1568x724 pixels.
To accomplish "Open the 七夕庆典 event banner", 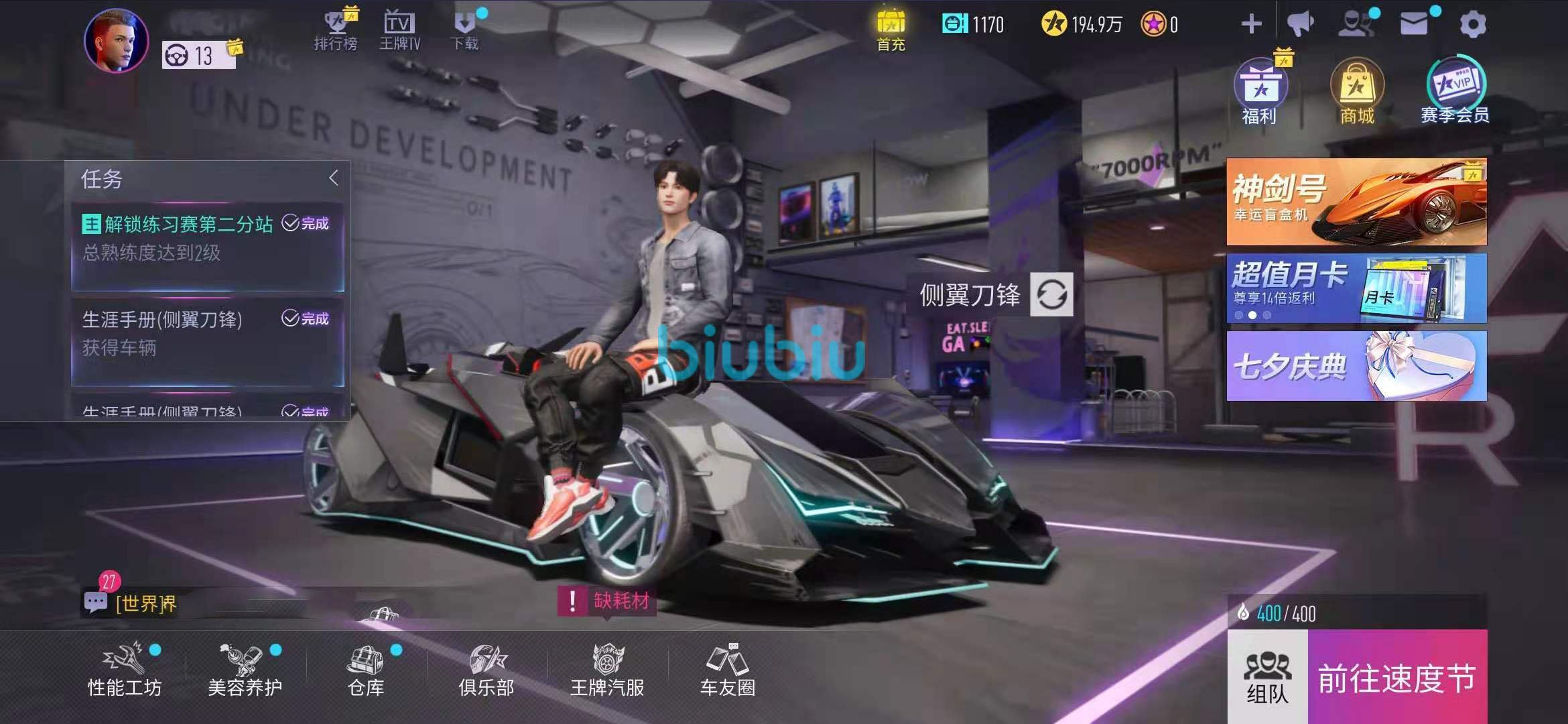I will pos(1356,366).
